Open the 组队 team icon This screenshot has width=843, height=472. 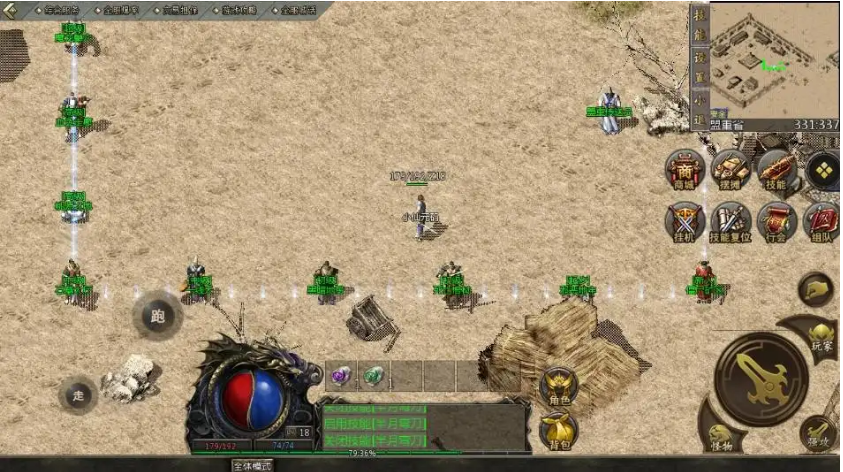click(x=821, y=221)
